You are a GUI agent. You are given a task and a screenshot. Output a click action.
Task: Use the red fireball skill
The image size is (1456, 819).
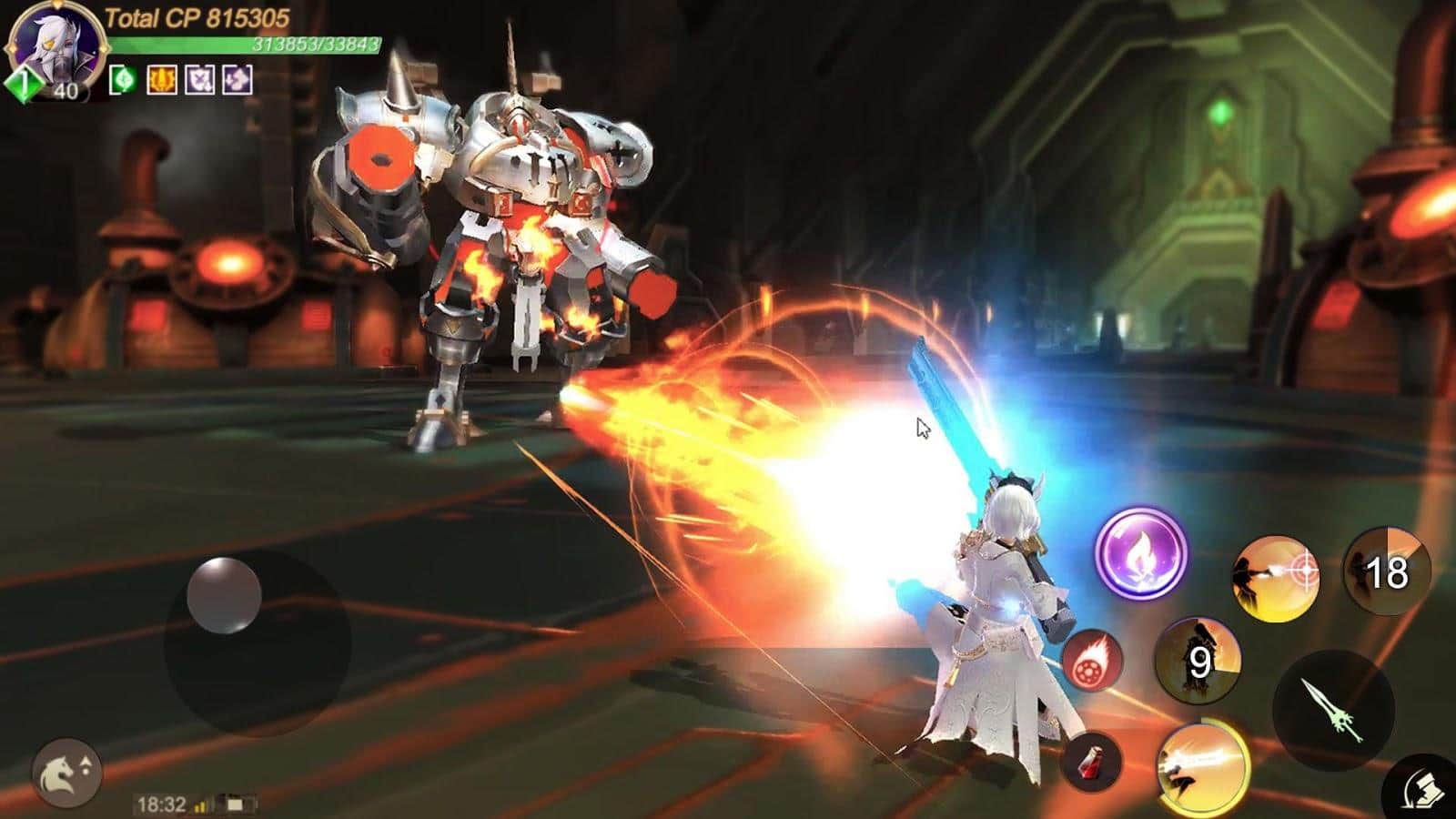(x=1091, y=660)
